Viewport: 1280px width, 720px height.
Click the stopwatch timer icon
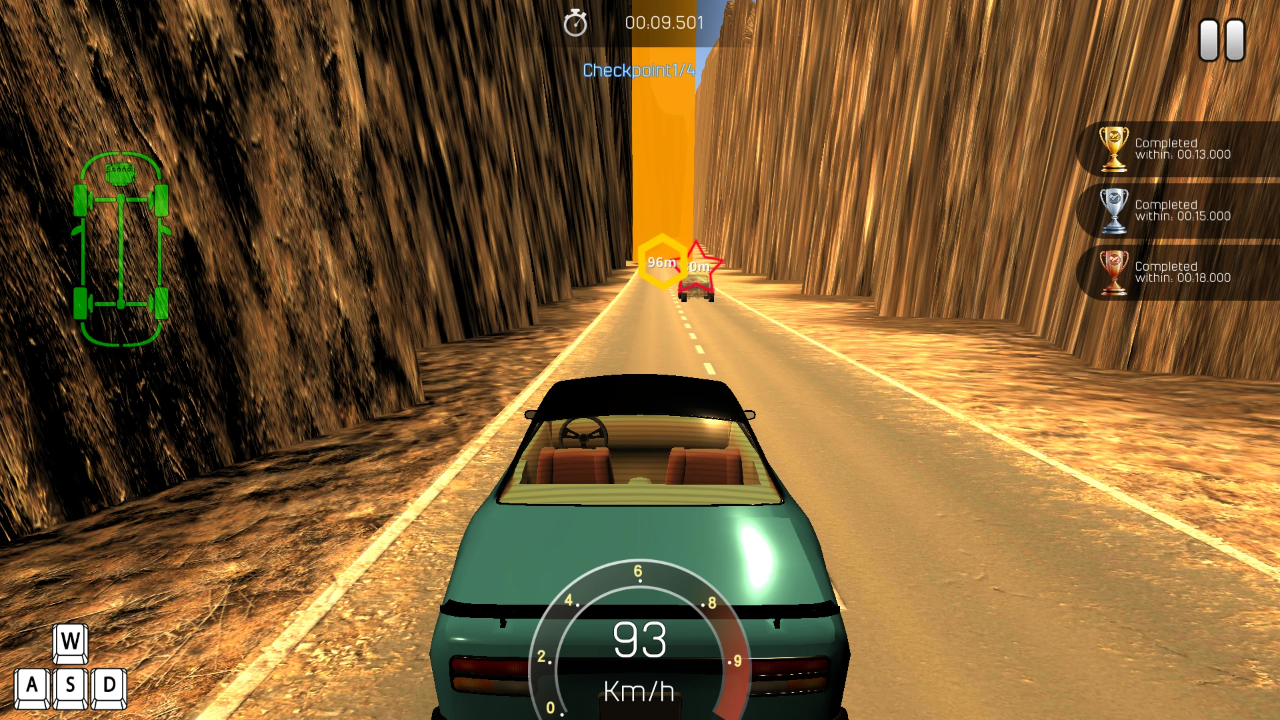574,22
